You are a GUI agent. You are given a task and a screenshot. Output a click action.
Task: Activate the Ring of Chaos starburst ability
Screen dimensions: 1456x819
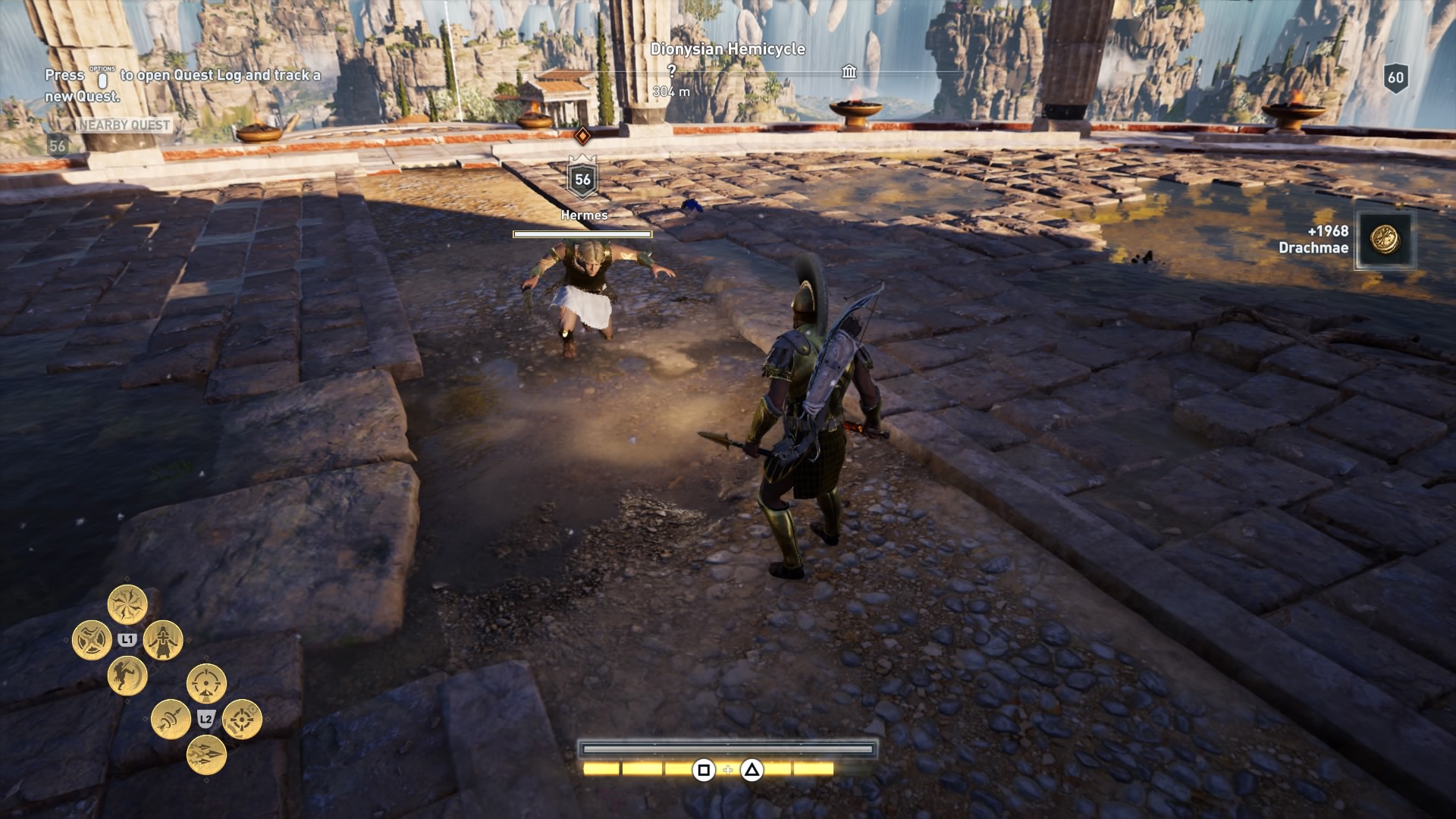point(127,604)
